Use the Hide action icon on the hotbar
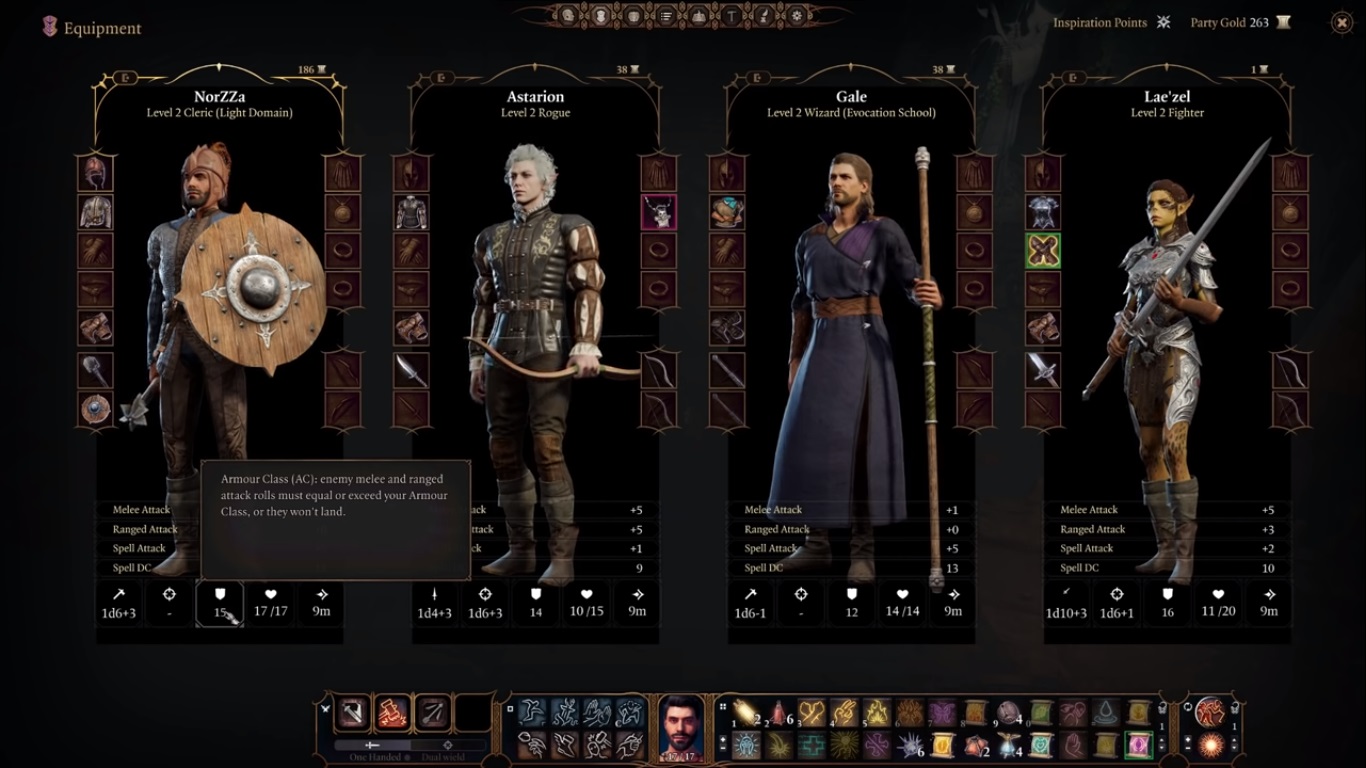The height and width of the screenshot is (768, 1366). (631, 711)
